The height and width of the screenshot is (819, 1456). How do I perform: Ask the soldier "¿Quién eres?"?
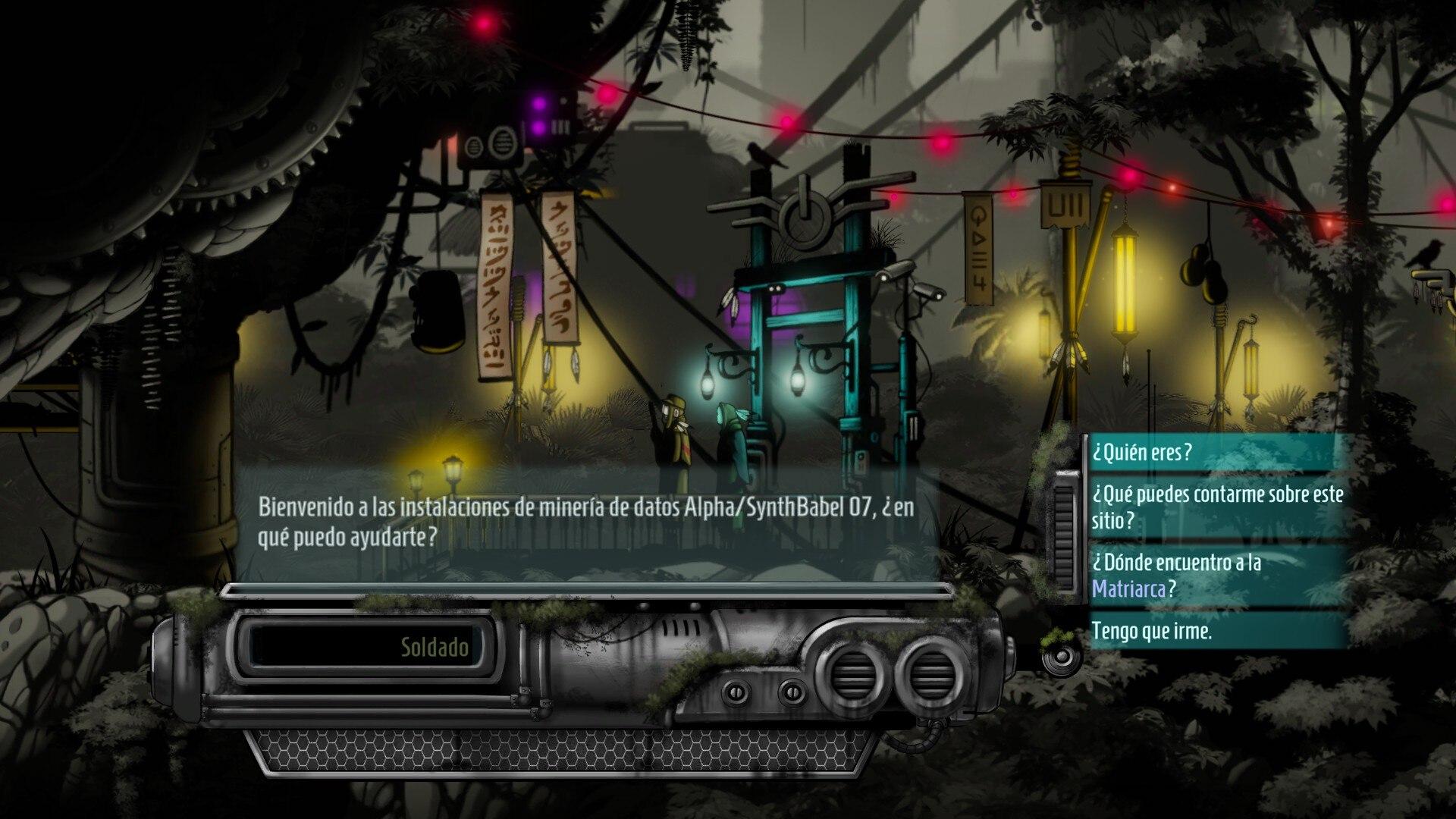pos(1143,453)
